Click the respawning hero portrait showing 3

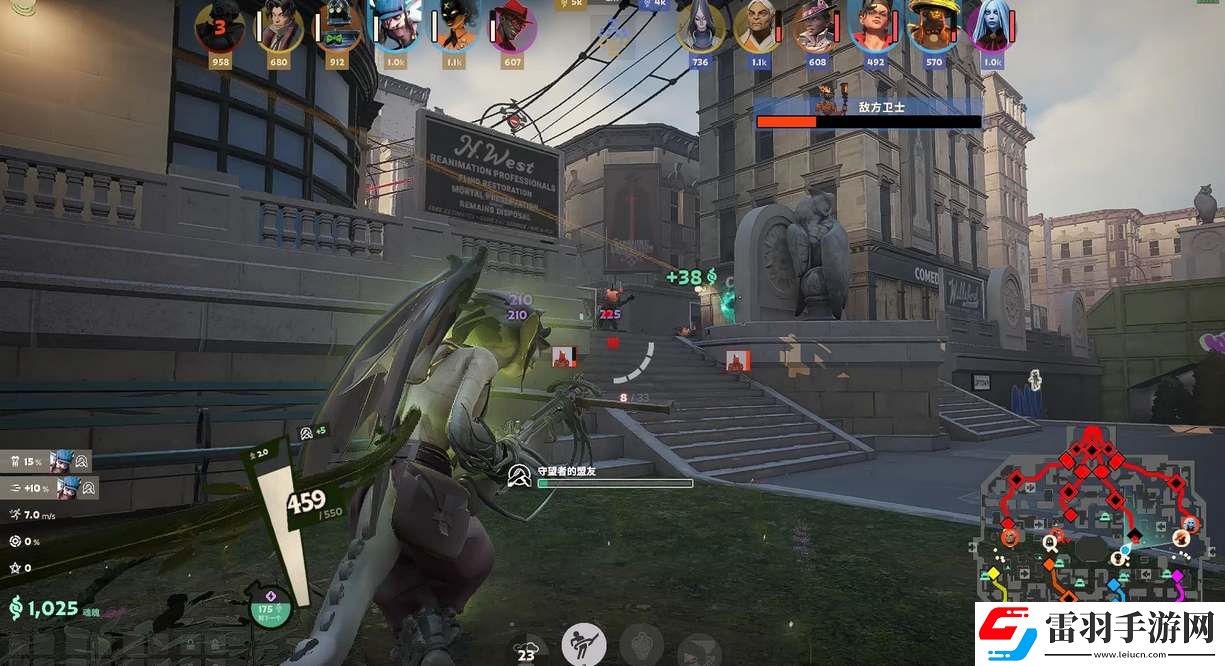pos(219,27)
